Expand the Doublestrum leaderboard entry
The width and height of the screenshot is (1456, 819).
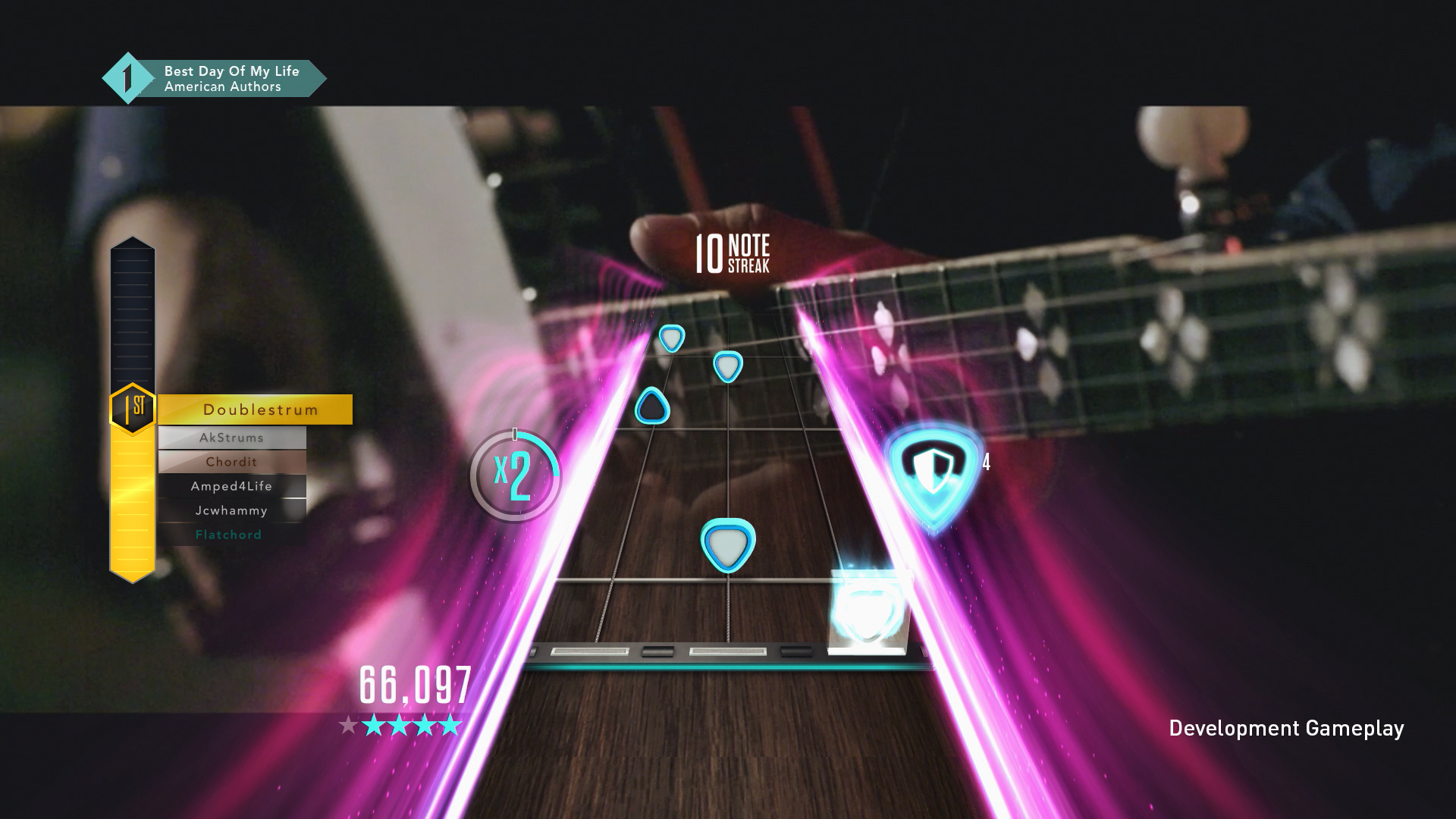click(x=261, y=409)
